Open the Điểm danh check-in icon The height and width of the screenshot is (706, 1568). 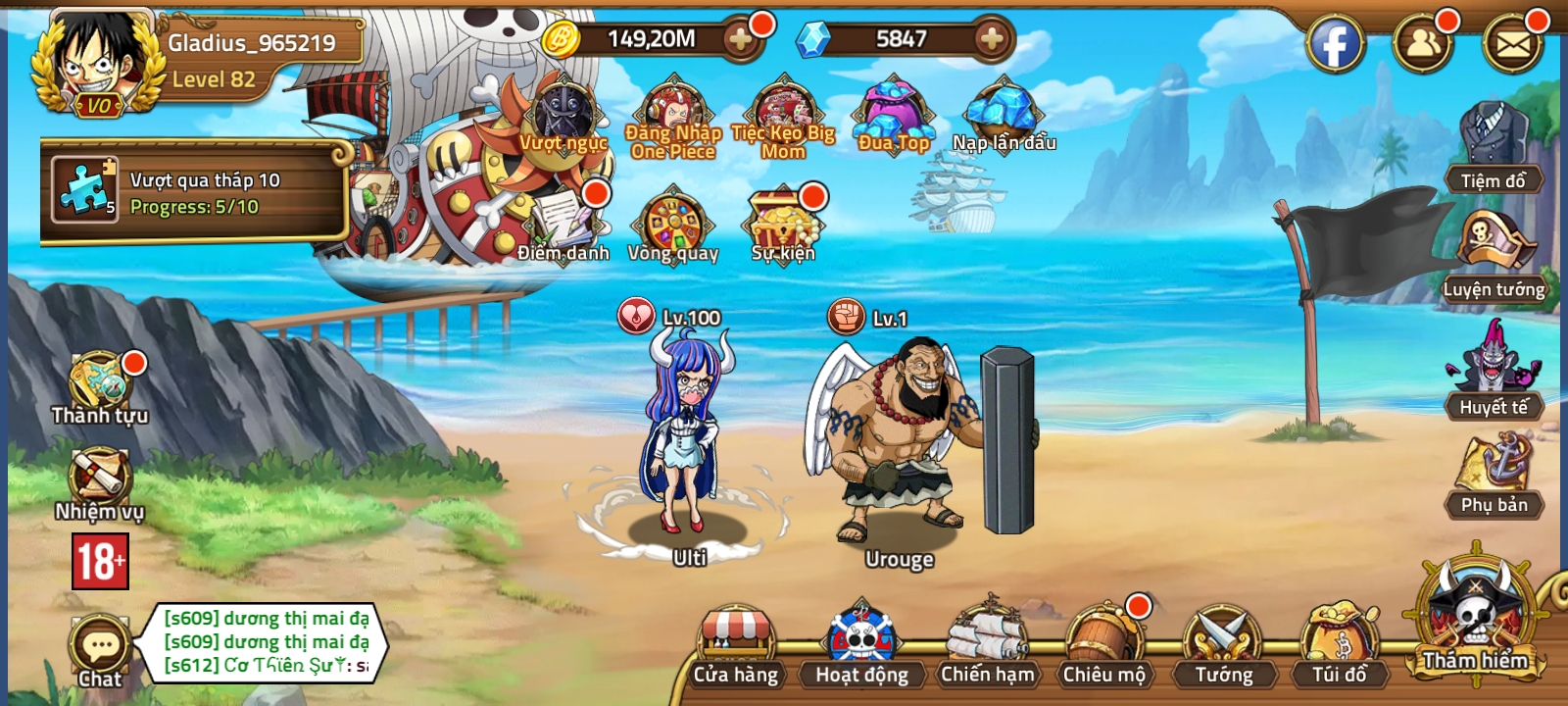[x=560, y=221]
